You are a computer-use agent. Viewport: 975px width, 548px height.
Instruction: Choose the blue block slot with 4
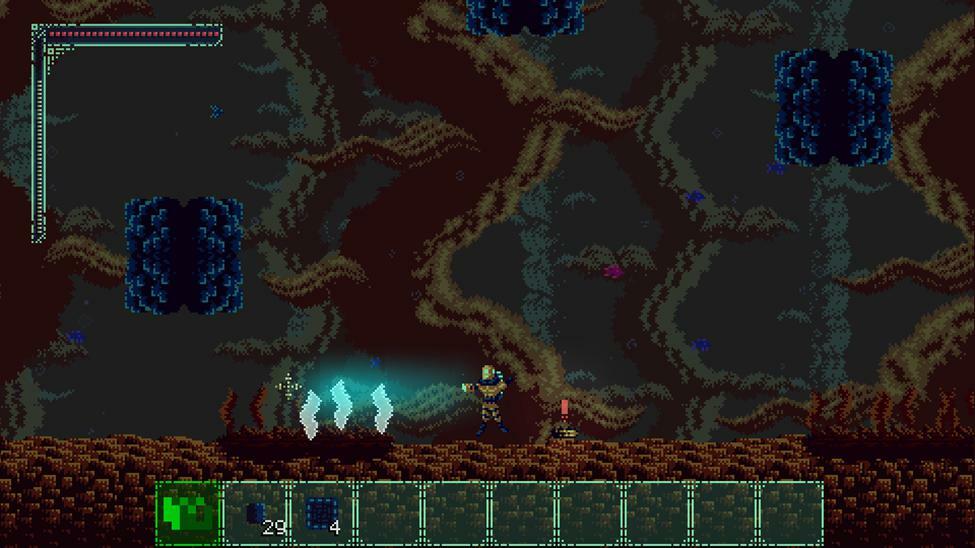pyautogui.click(x=322, y=513)
